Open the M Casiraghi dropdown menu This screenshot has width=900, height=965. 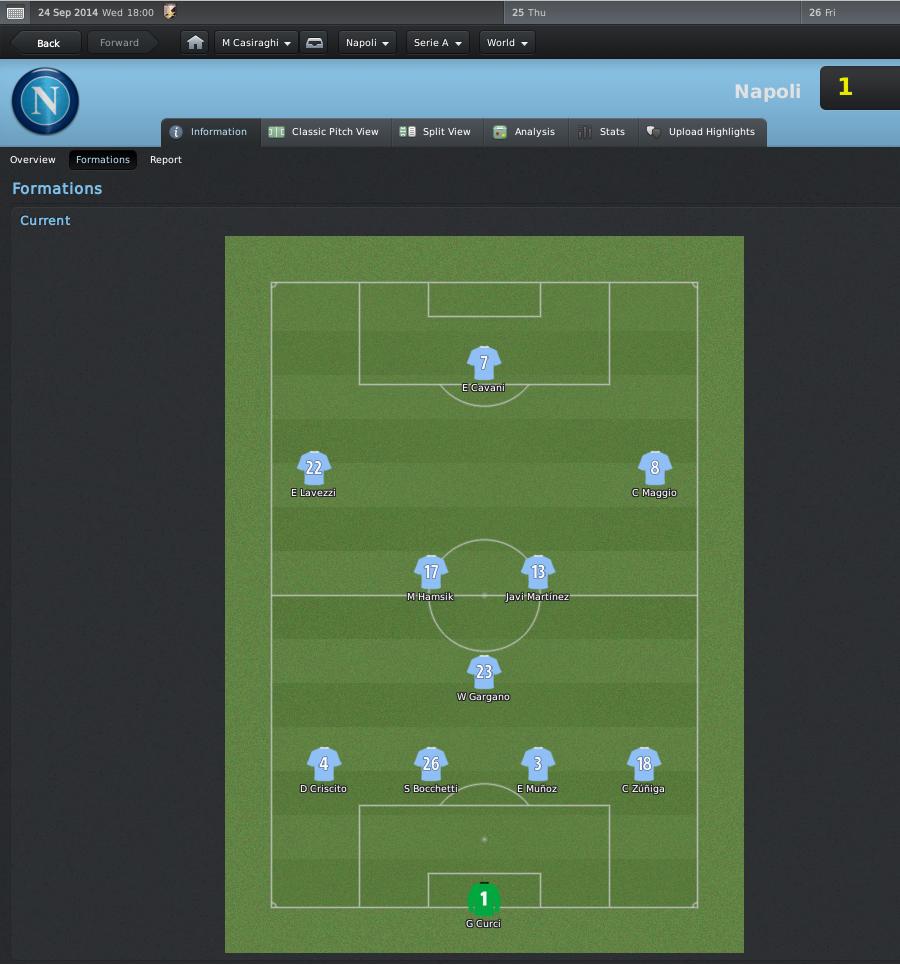(256, 43)
